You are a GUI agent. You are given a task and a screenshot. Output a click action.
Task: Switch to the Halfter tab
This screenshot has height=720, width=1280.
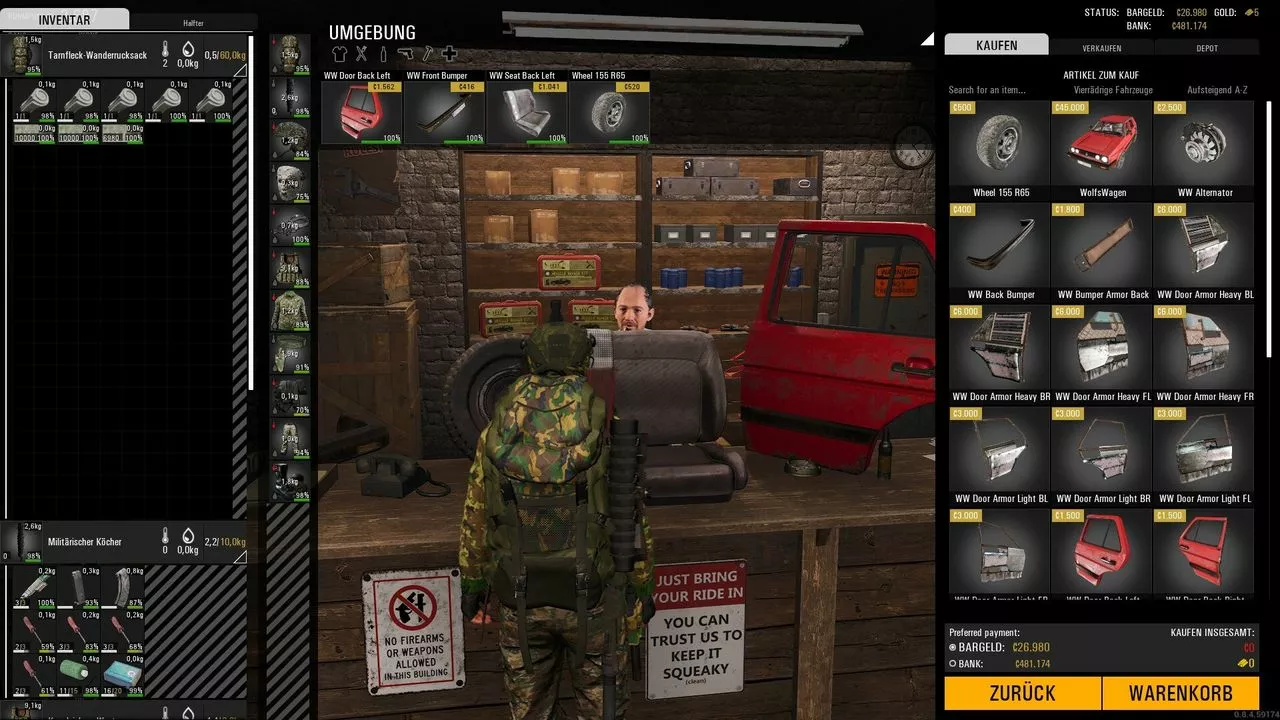(x=193, y=22)
